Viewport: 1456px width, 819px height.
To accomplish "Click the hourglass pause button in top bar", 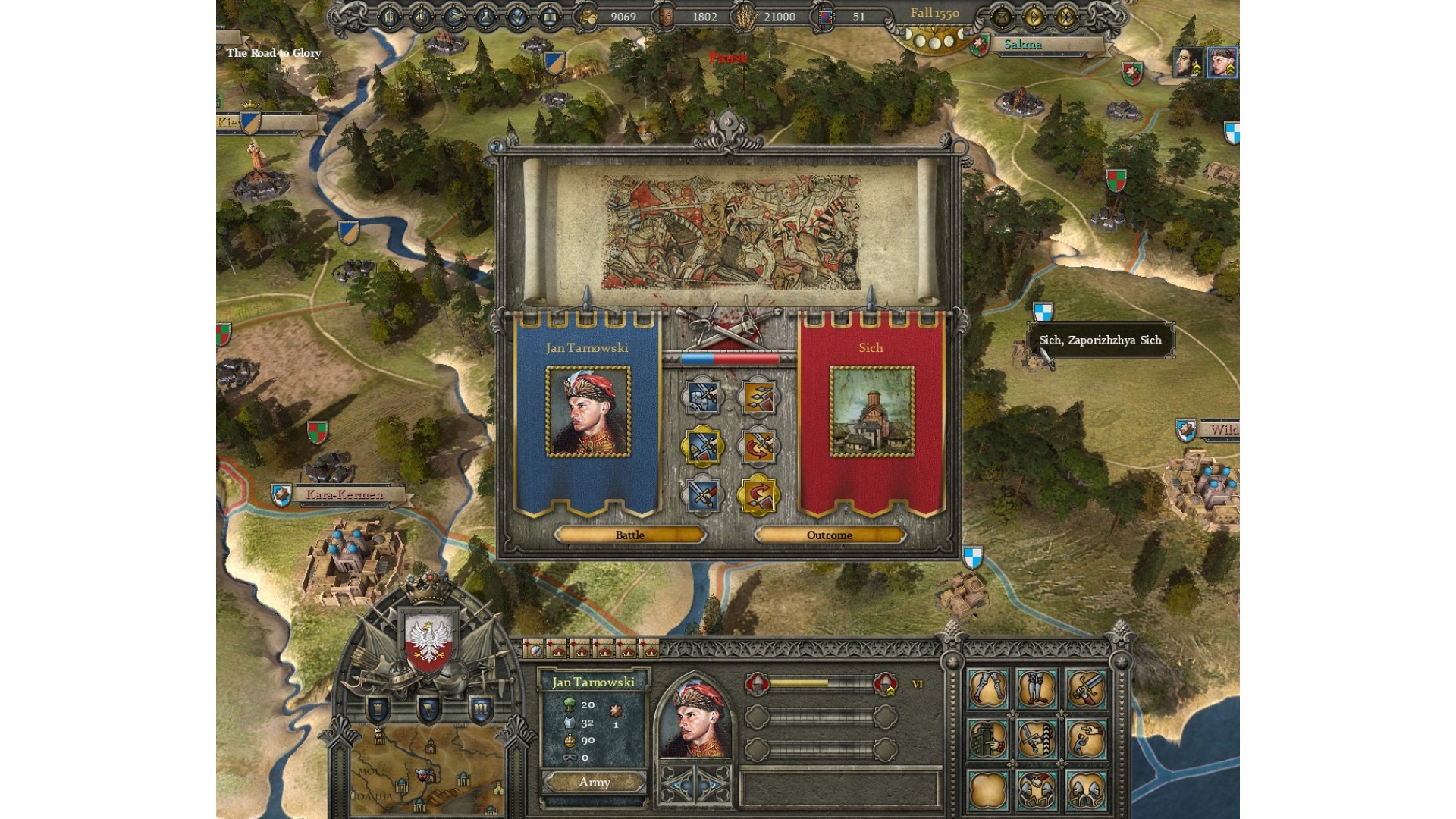I will click(x=1001, y=16).
